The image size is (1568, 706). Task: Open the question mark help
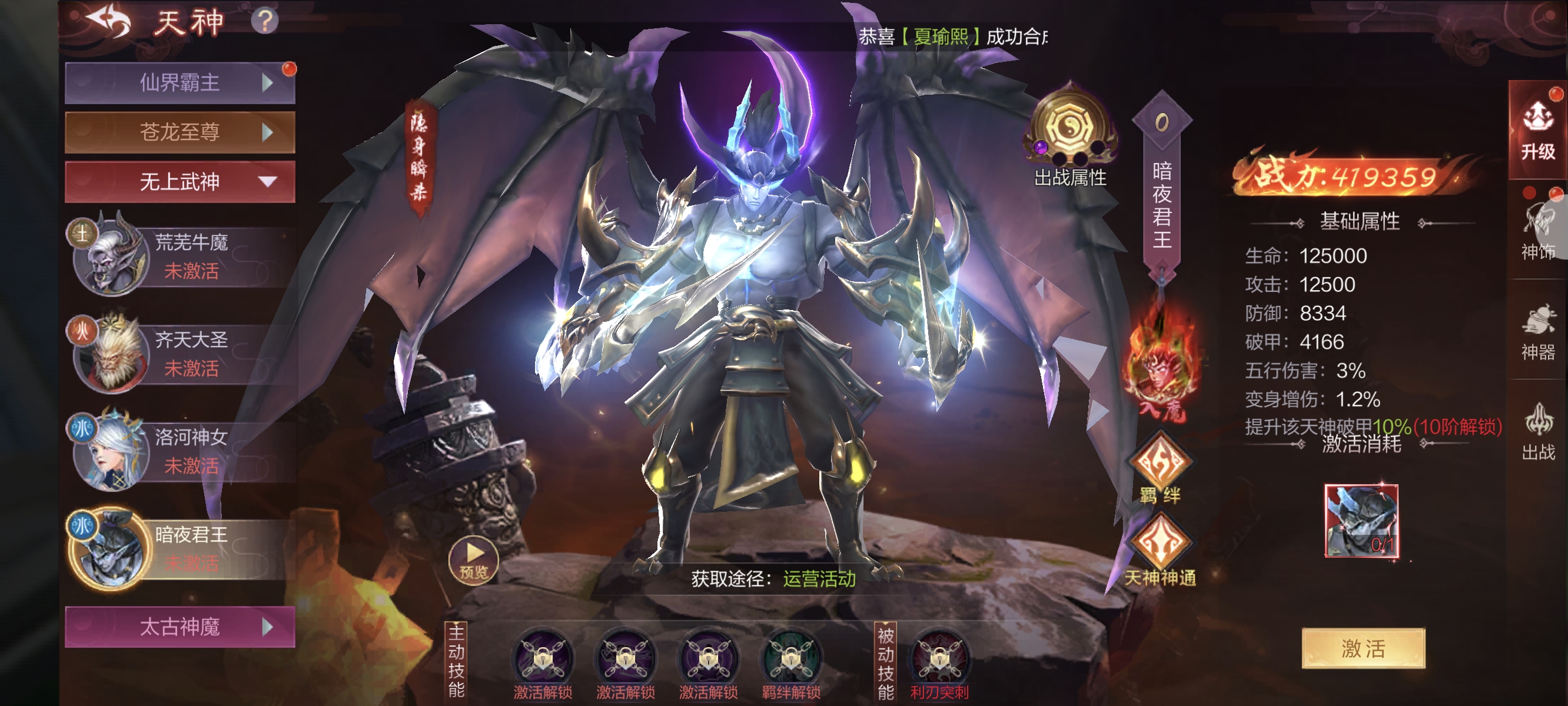(x=265, y=21)
